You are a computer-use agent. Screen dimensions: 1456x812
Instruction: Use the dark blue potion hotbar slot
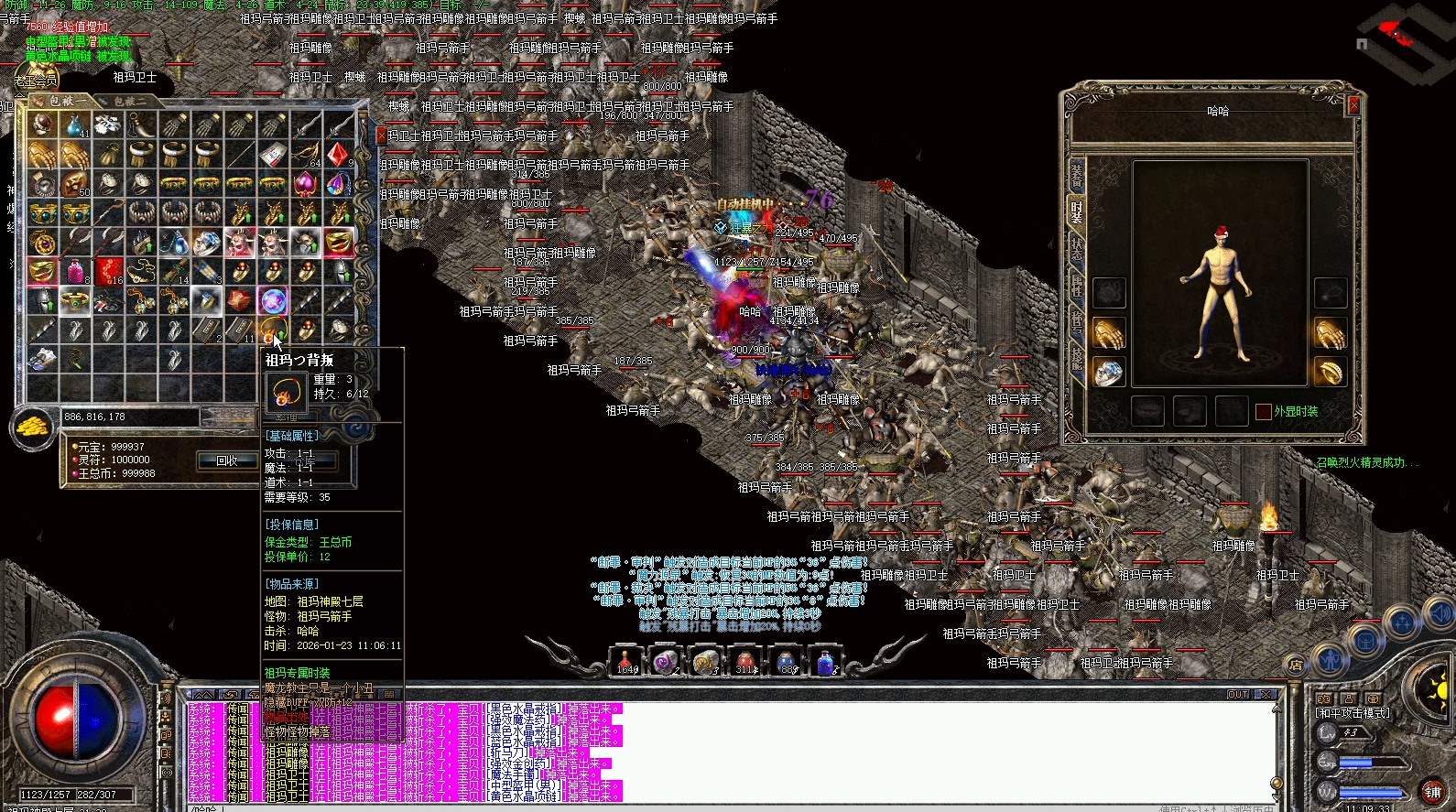[786, 661]
